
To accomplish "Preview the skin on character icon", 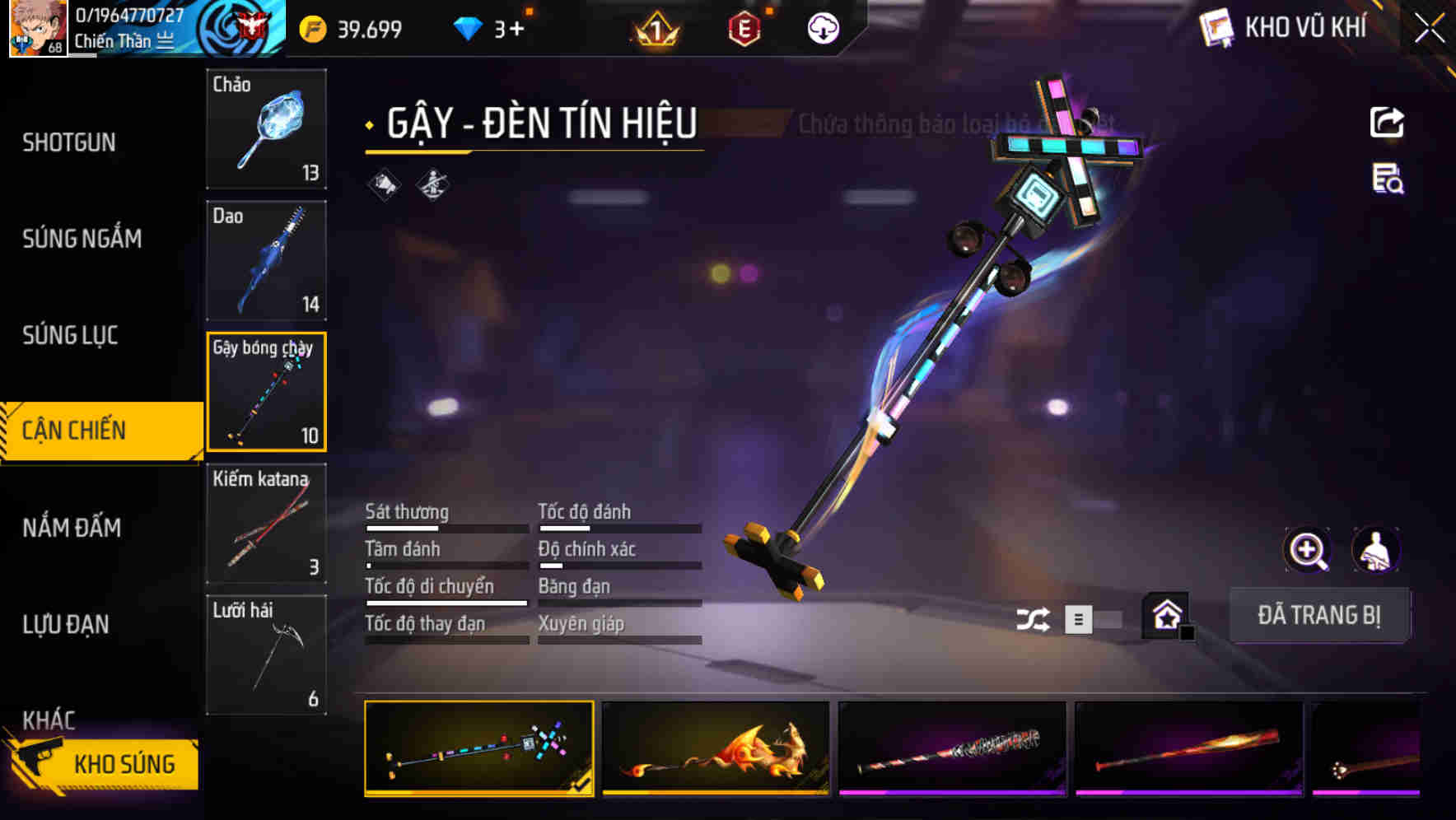I will [x=1375, y=550].
